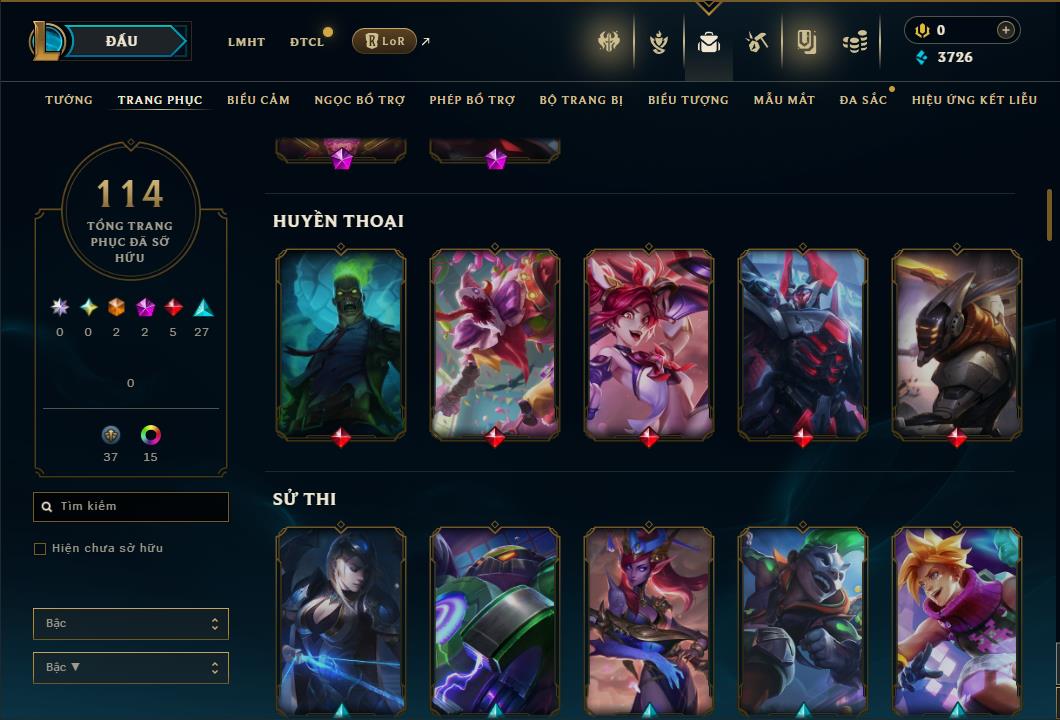Choose the dark red-armored mecha legendary skin

coord(803,343)
